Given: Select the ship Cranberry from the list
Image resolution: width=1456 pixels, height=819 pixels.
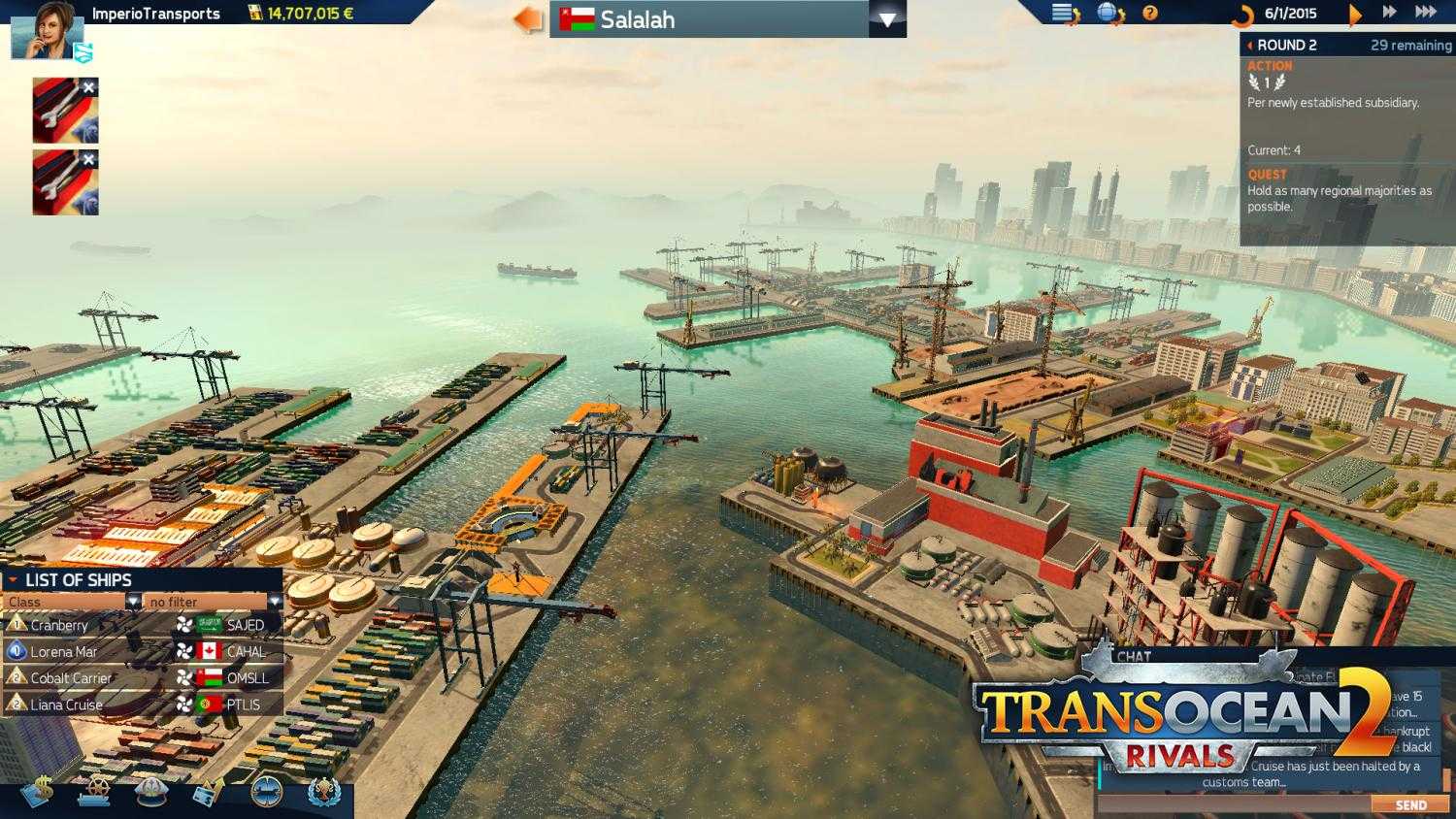Looking at the screenshot, I should (61, 626).
